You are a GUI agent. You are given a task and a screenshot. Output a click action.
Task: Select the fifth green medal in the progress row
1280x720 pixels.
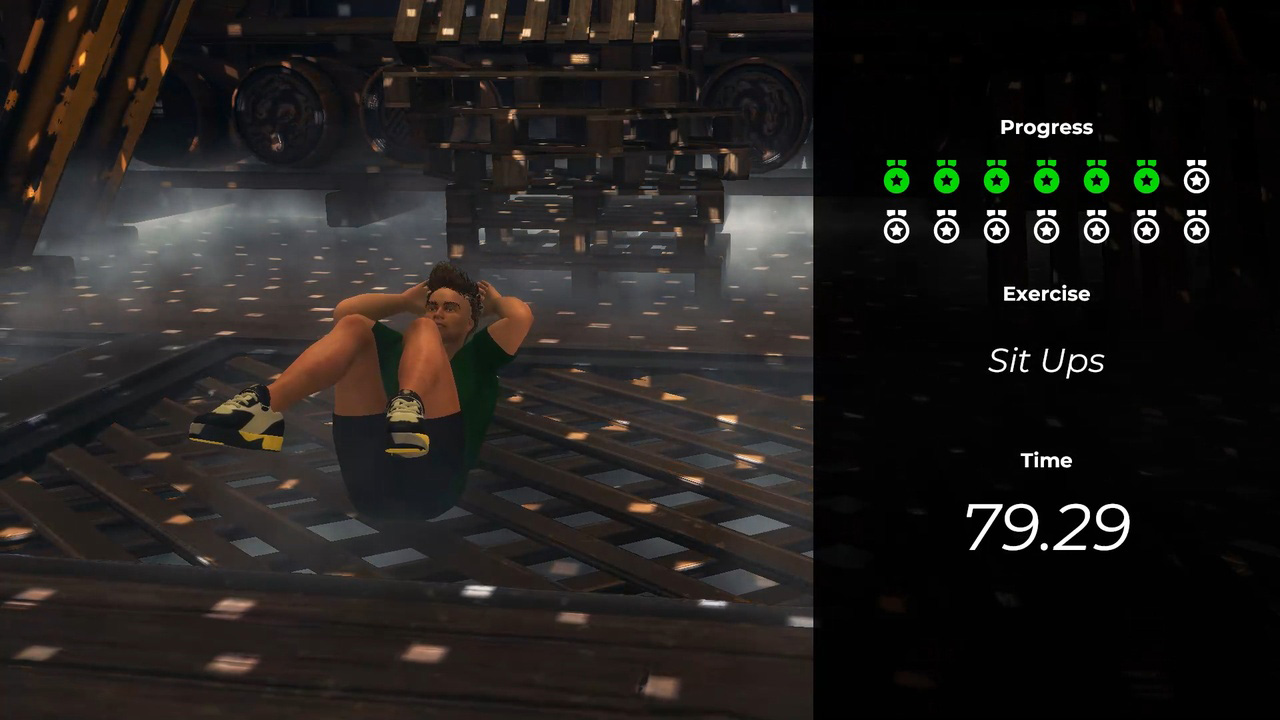[x=1096, y=179]
